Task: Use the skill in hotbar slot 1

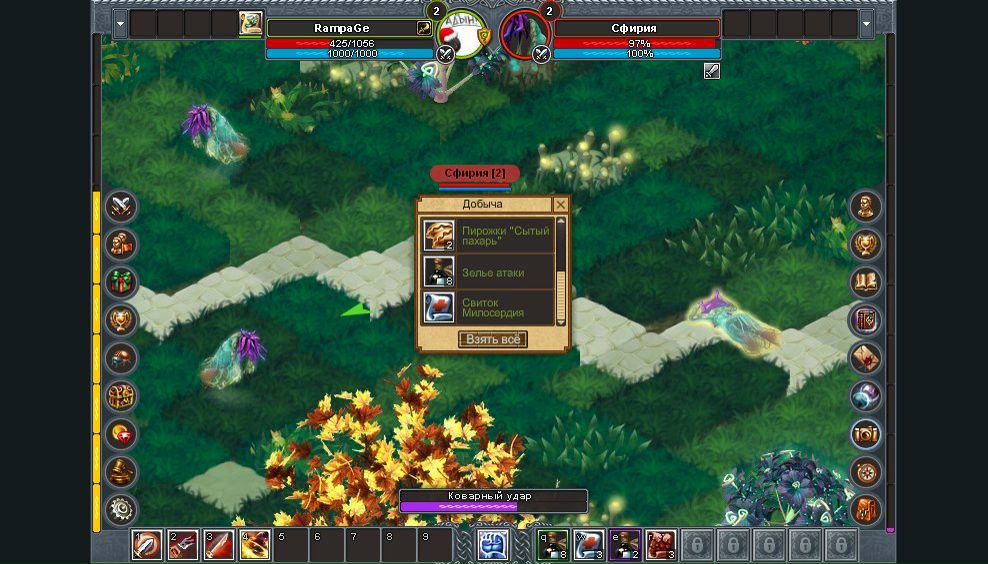Action: point(147,545)
